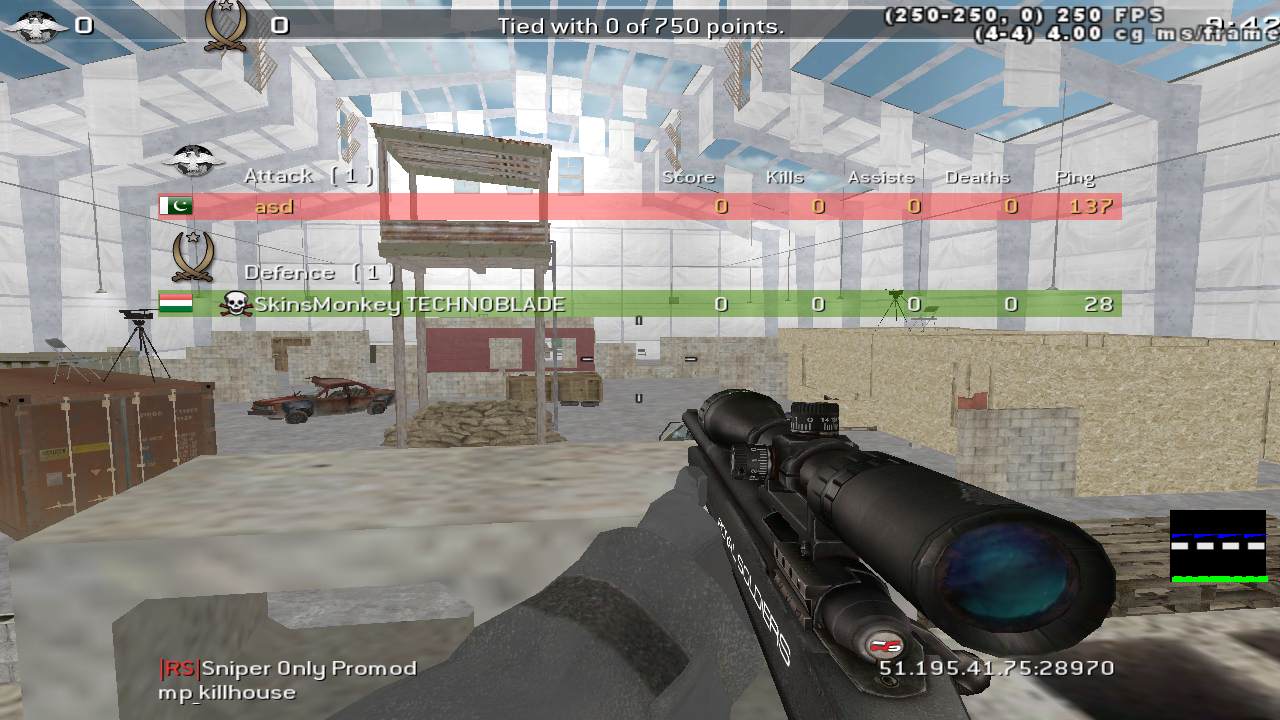Click the server name |RS|Sniper Only Promod
Viewport: 1280px width, 720px height.
point(287,668)
